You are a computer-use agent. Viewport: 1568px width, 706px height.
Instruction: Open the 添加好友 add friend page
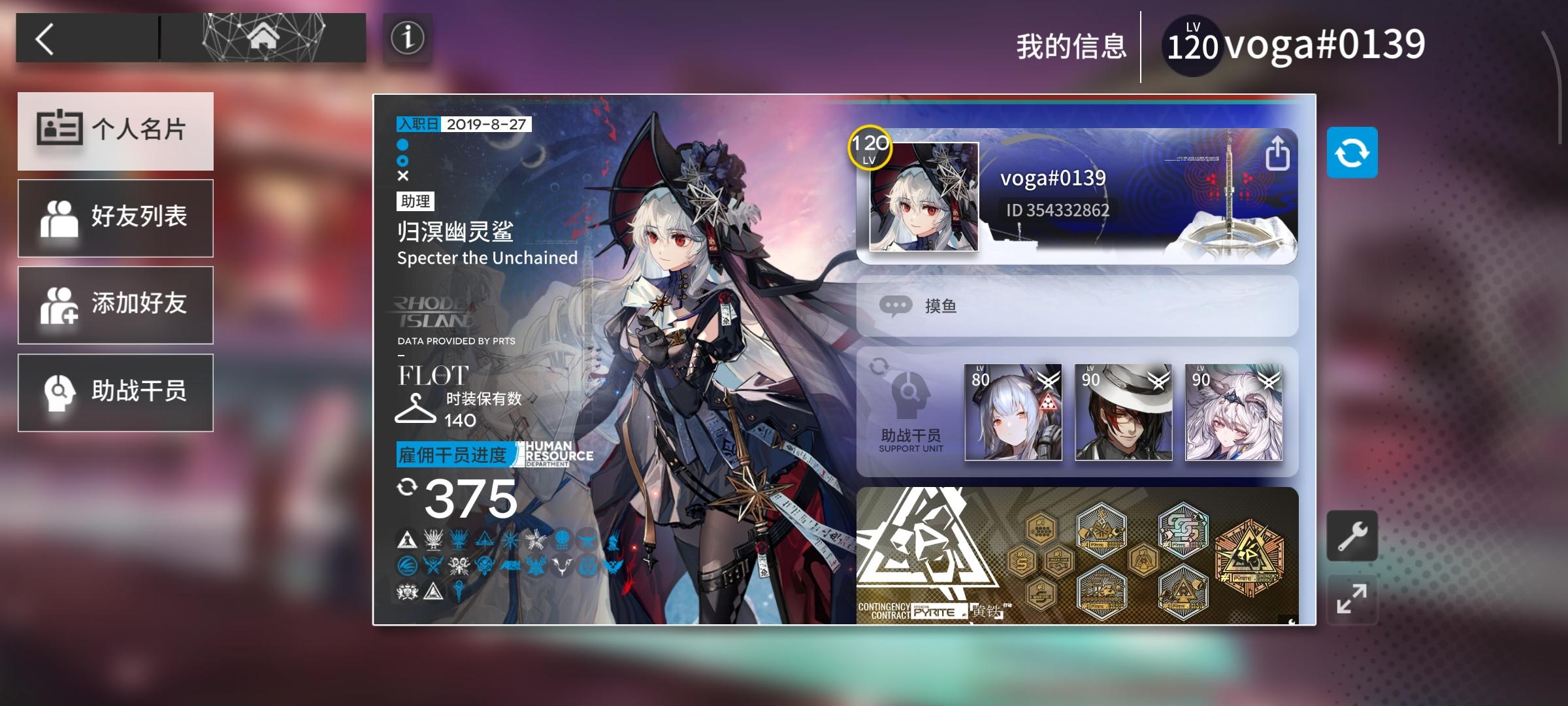116,305
